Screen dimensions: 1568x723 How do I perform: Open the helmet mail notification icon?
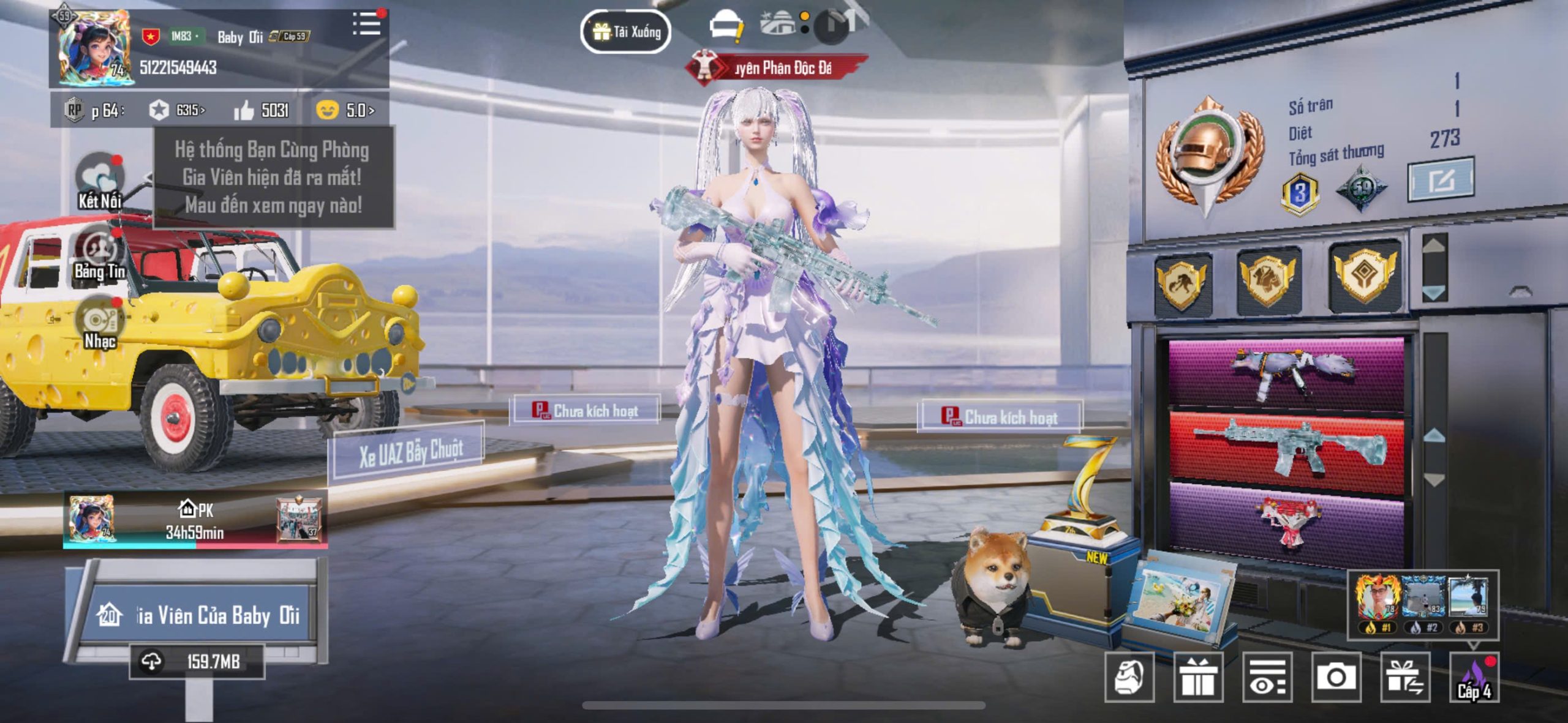726,27
